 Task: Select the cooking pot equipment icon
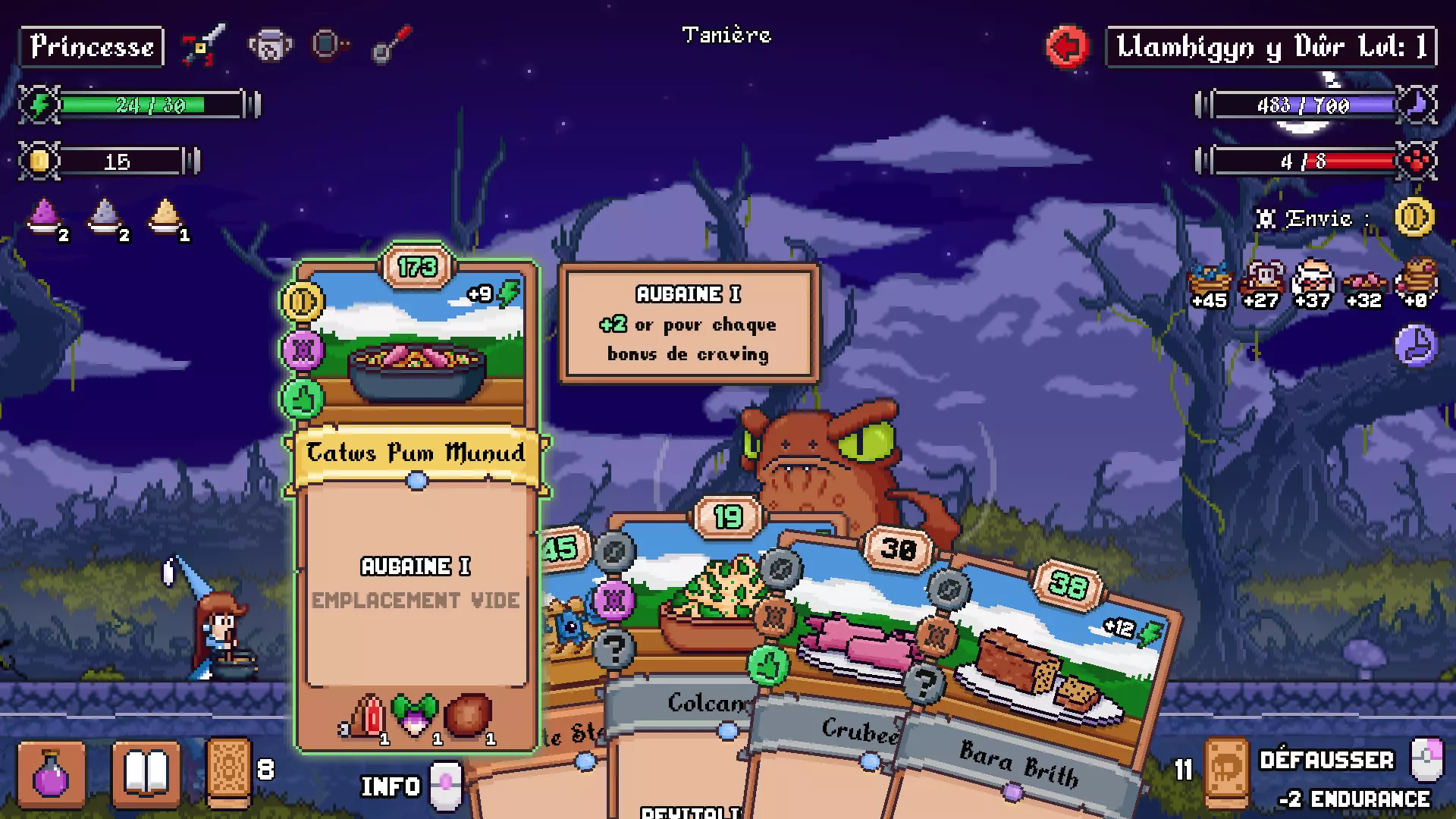click(270, 45)
